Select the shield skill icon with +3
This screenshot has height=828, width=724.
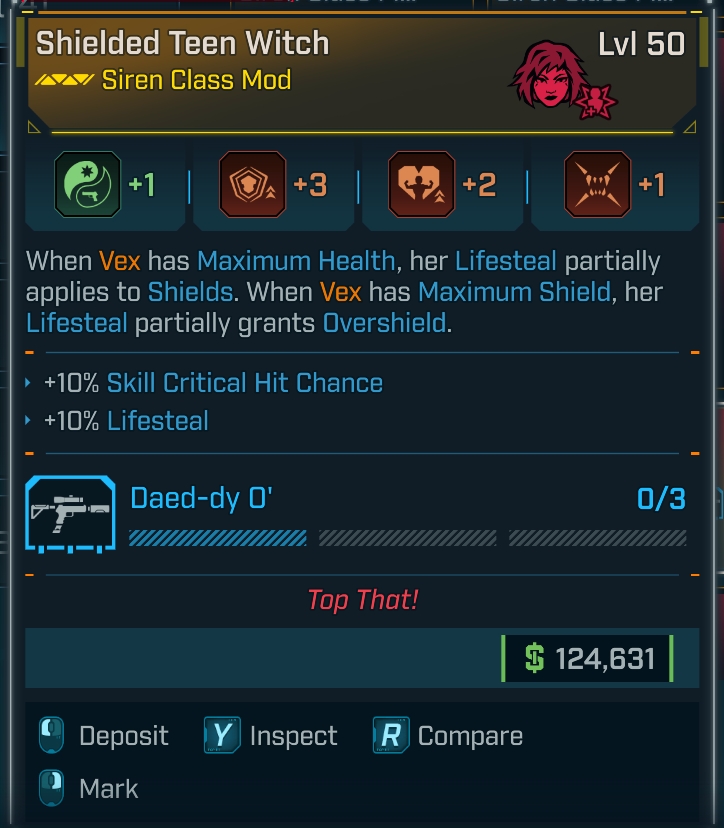[x=253, y=184]
